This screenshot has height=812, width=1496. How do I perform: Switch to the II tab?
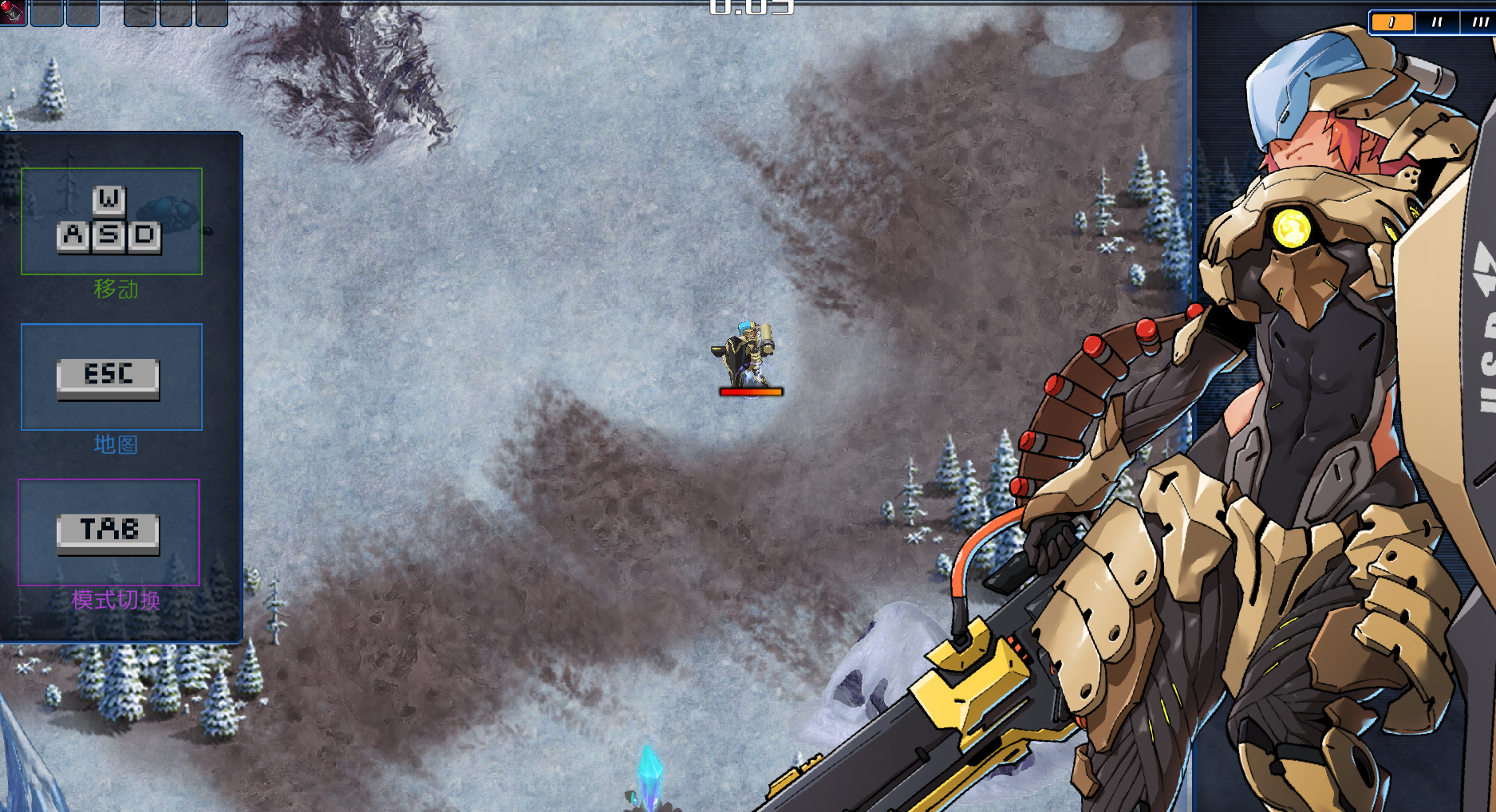tap(1437, 22)
